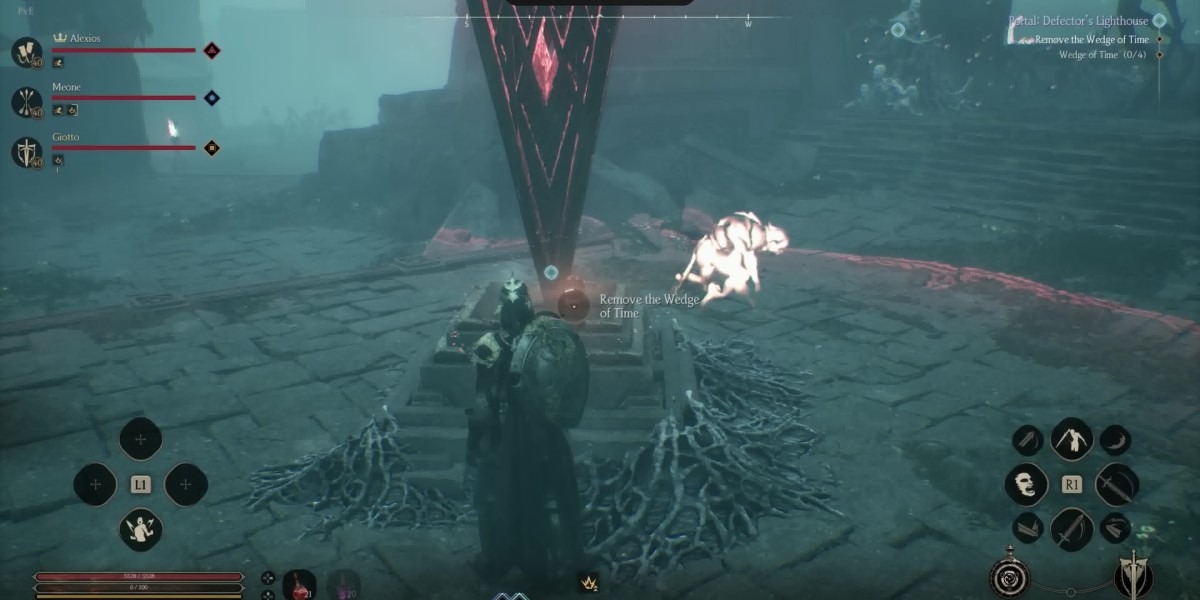Use the red health potion slot

[x=299, y=584]
